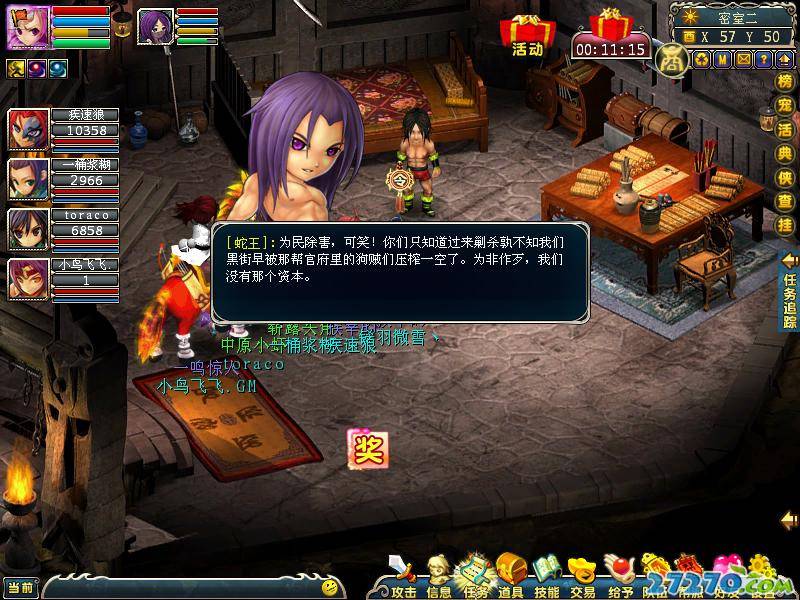Click the 奖 reward icon
Image resolution: width=800 pixels, height=600 pixels.
[x=366, y=447]
